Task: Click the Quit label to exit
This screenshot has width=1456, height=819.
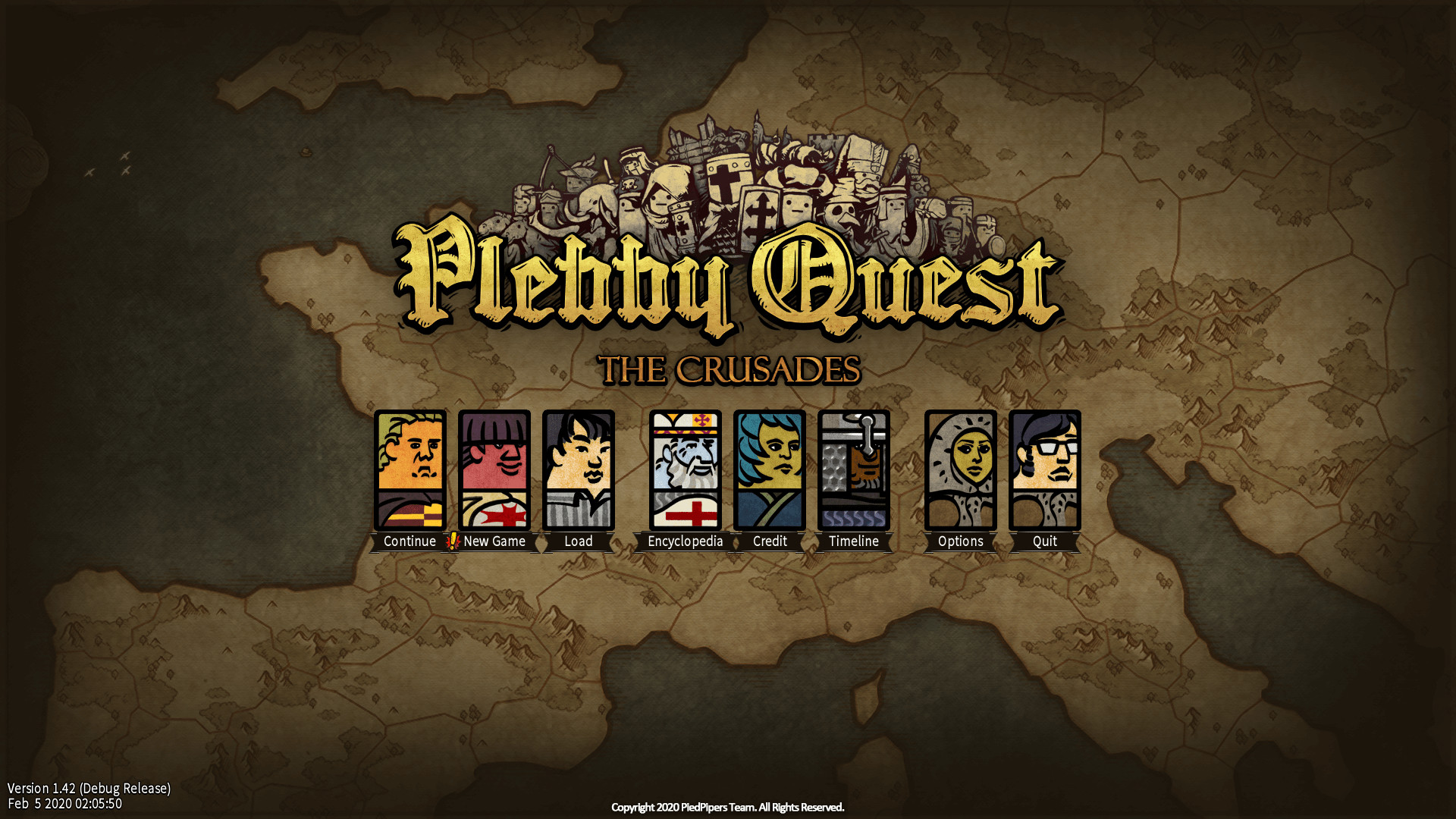Action: 1045,541
